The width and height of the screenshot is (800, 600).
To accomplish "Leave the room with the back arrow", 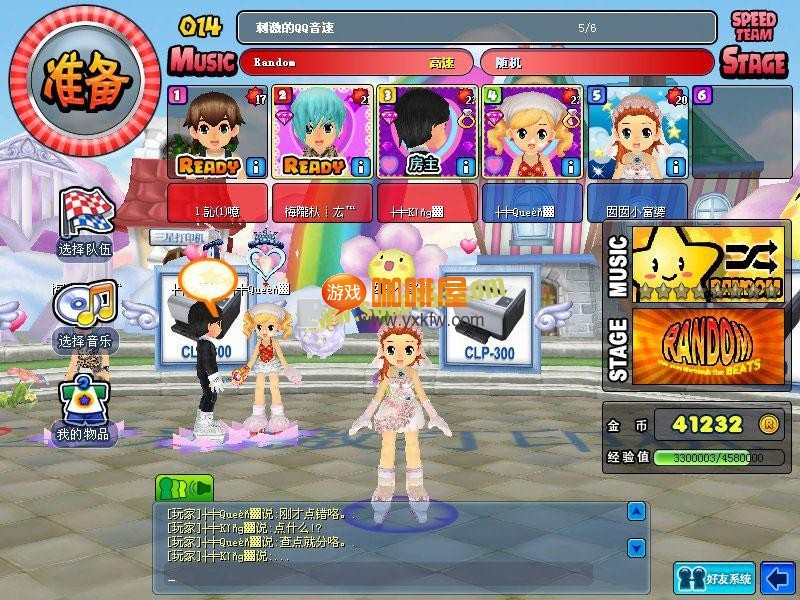I will (777, 577).
